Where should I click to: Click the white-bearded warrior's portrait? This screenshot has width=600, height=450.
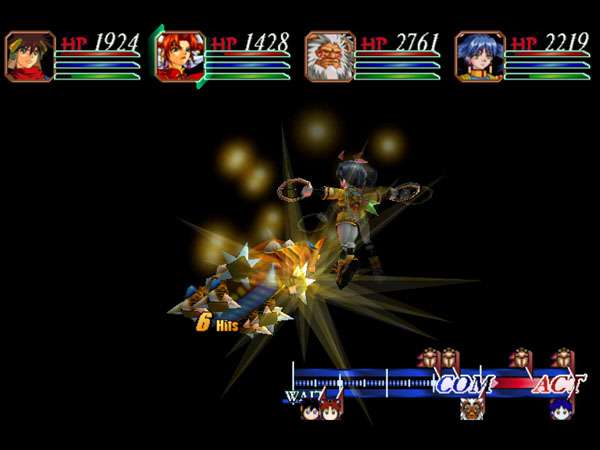click(x=330, y=56)
